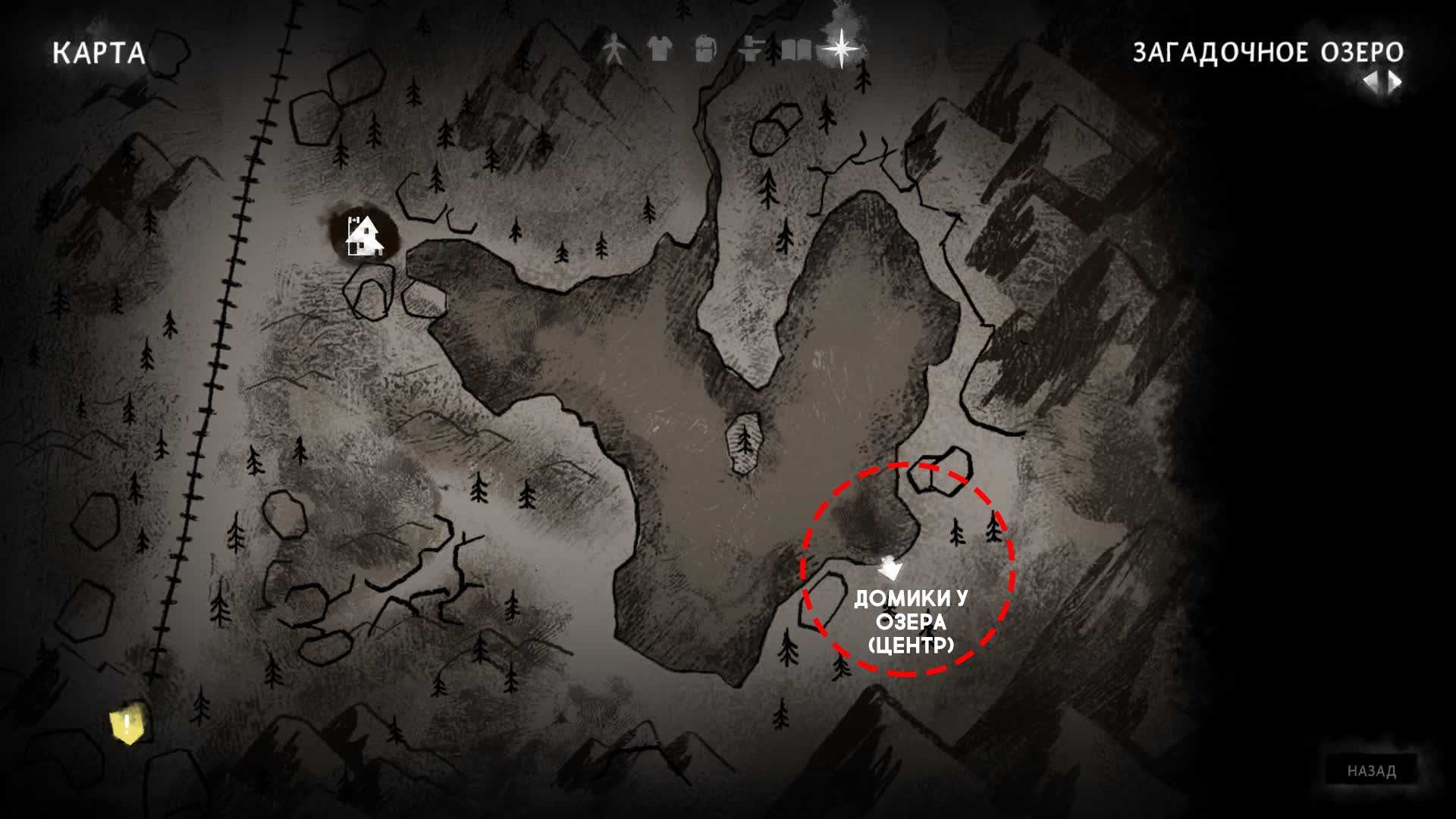Select the highlighted compass star map tab
Screen dimensions: 1456x819
click(x=841, y=49)
